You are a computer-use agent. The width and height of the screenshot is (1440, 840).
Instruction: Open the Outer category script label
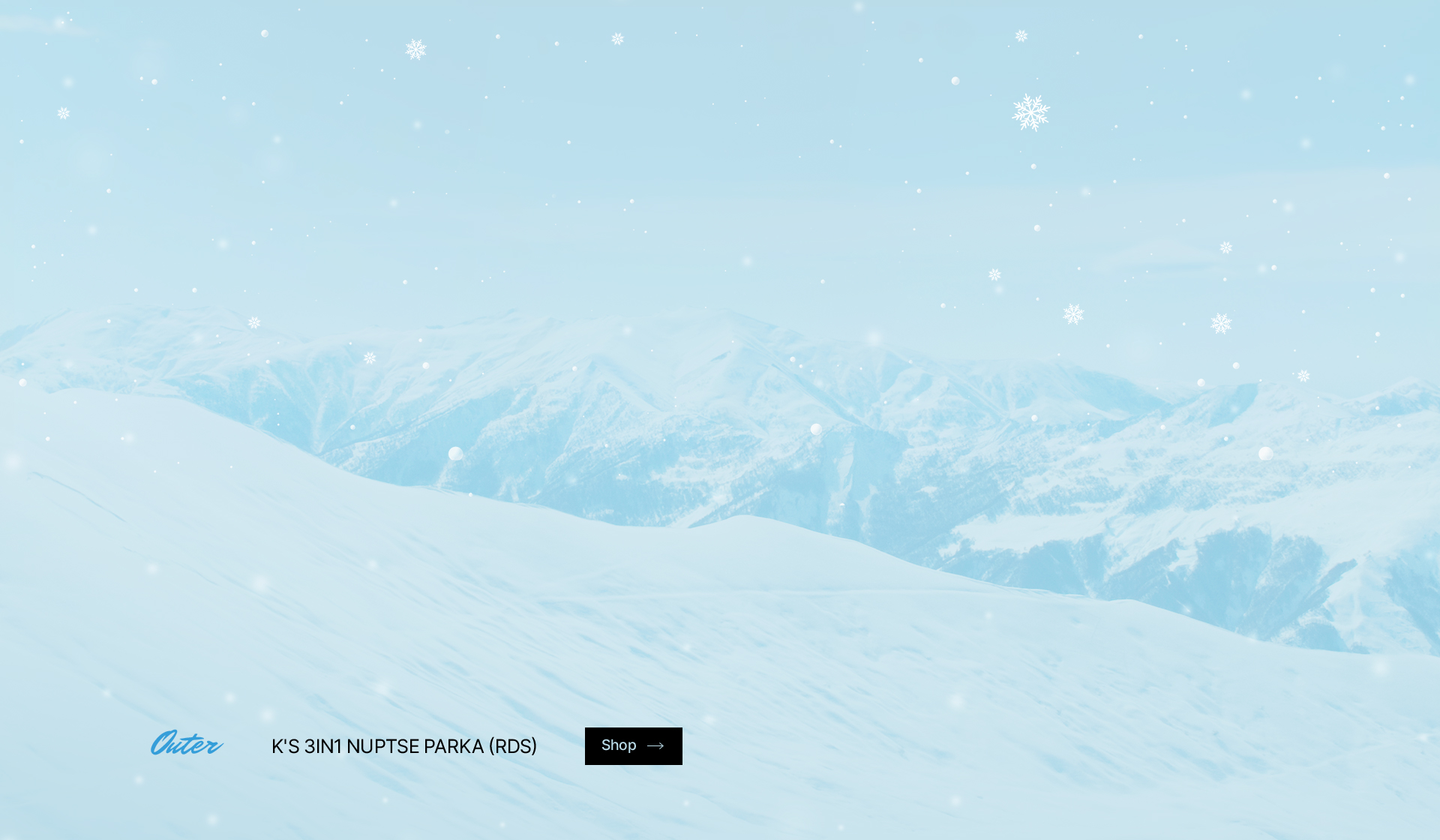(187, 743)
